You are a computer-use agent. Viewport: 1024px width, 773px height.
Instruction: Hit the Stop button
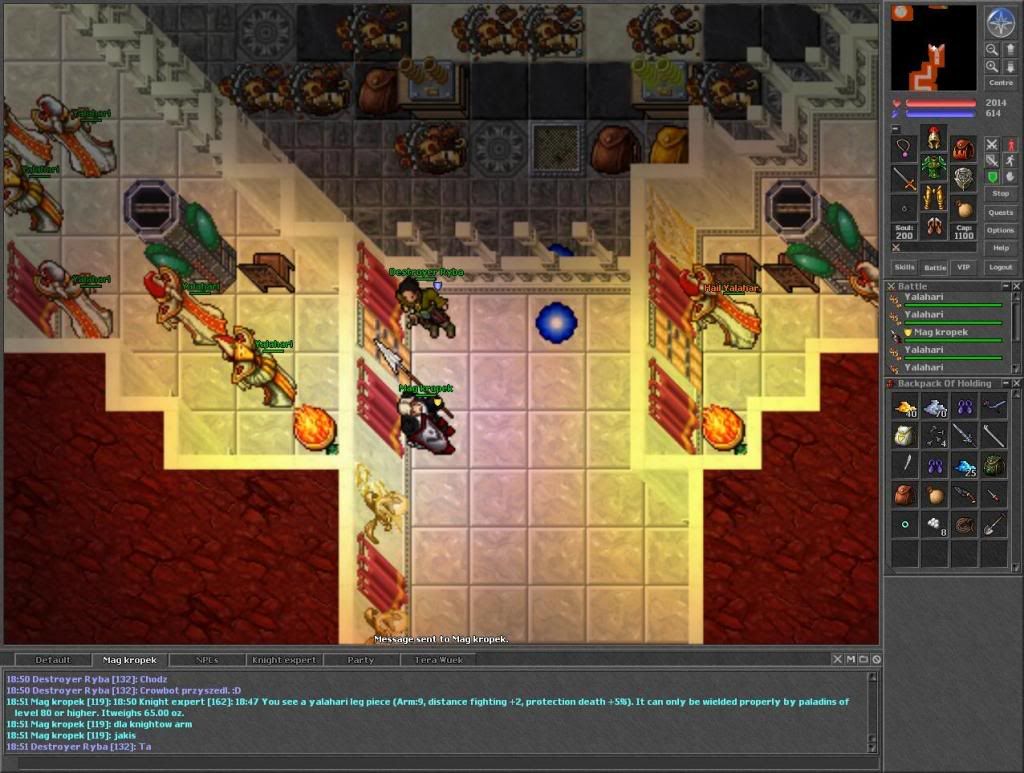click(x=1000, y=193)
